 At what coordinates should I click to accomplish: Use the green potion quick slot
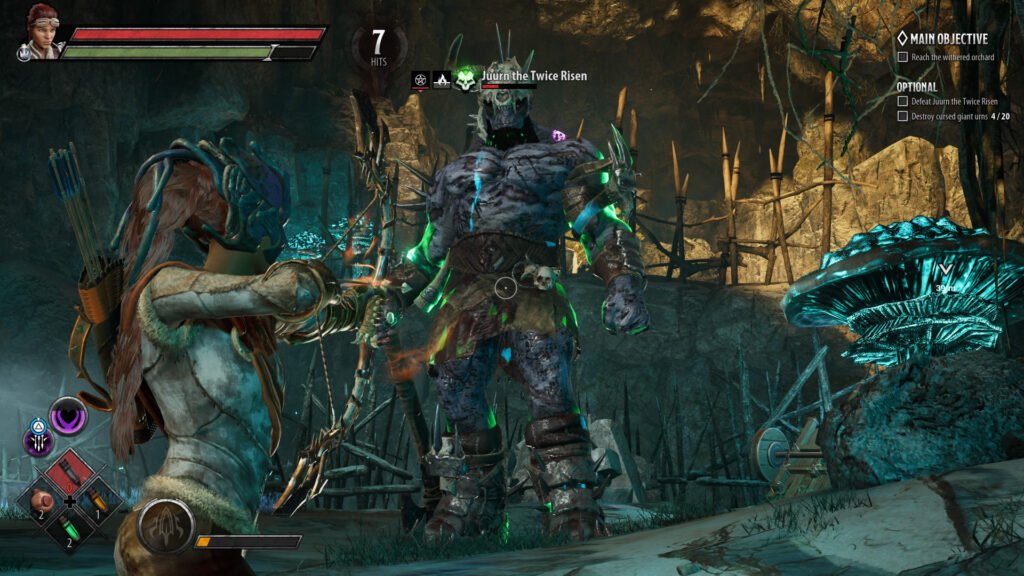70,529
